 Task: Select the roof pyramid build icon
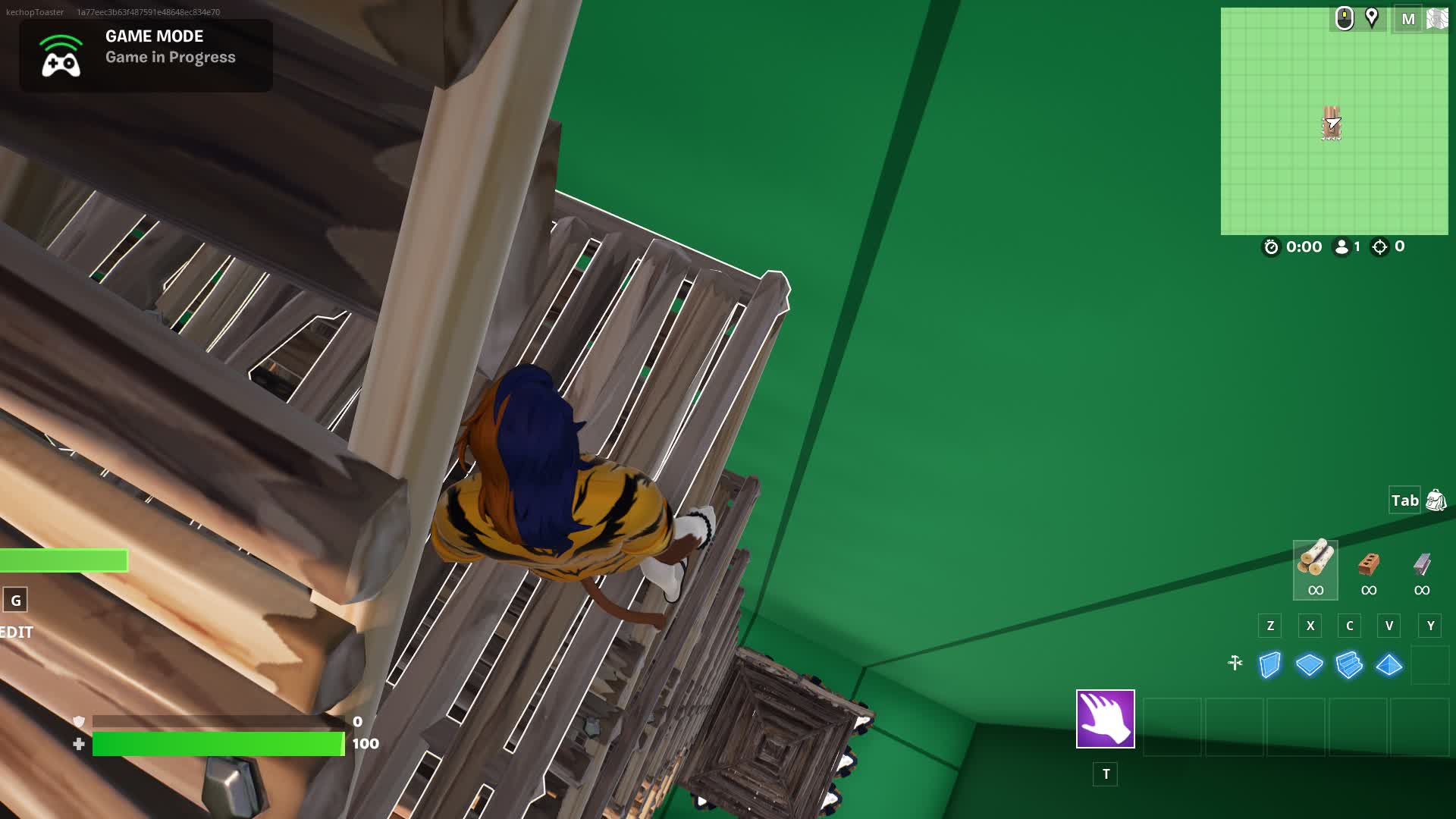(x=1389, y=664)
